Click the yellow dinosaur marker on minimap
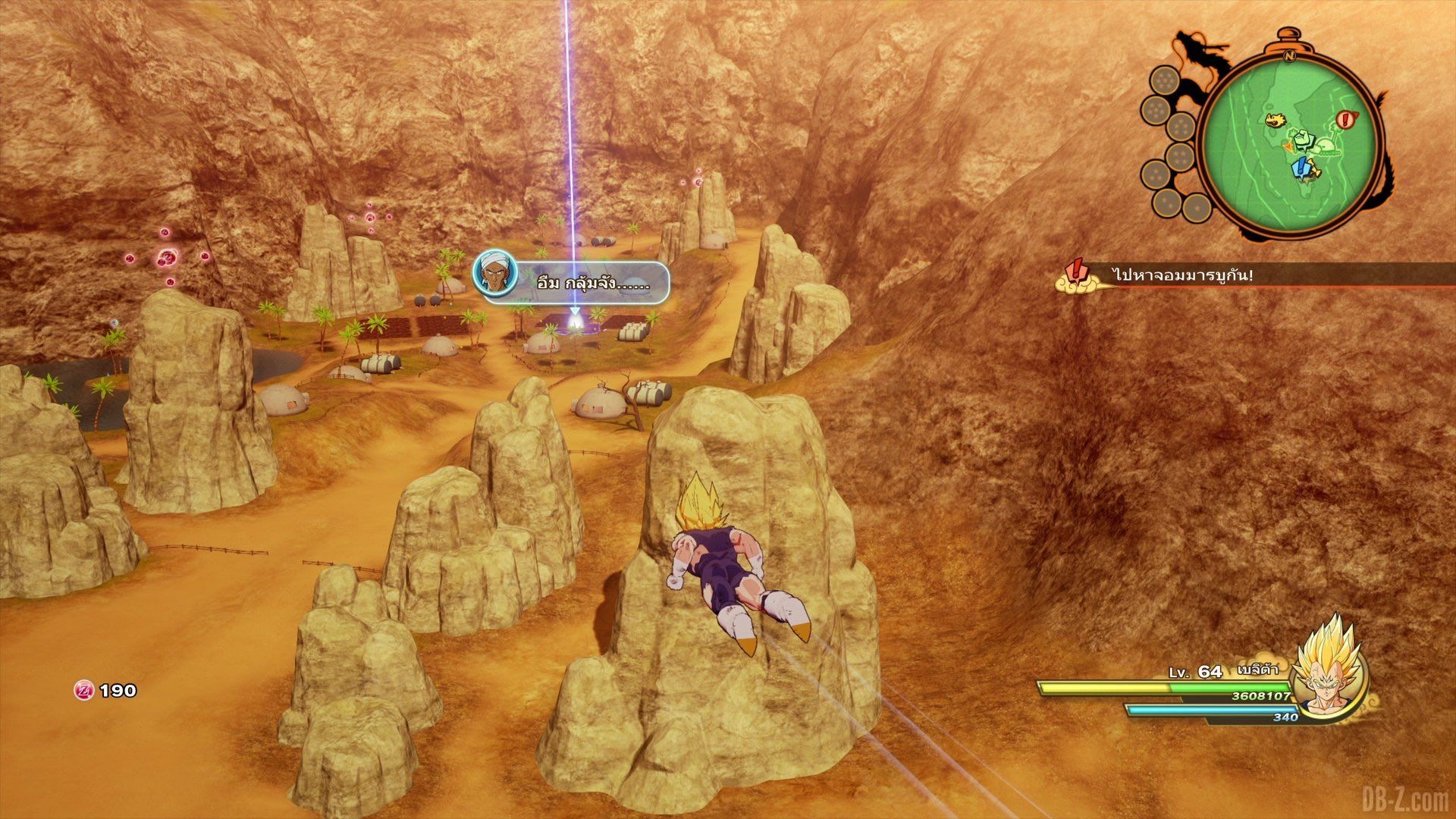 (x=1277, y=119)
